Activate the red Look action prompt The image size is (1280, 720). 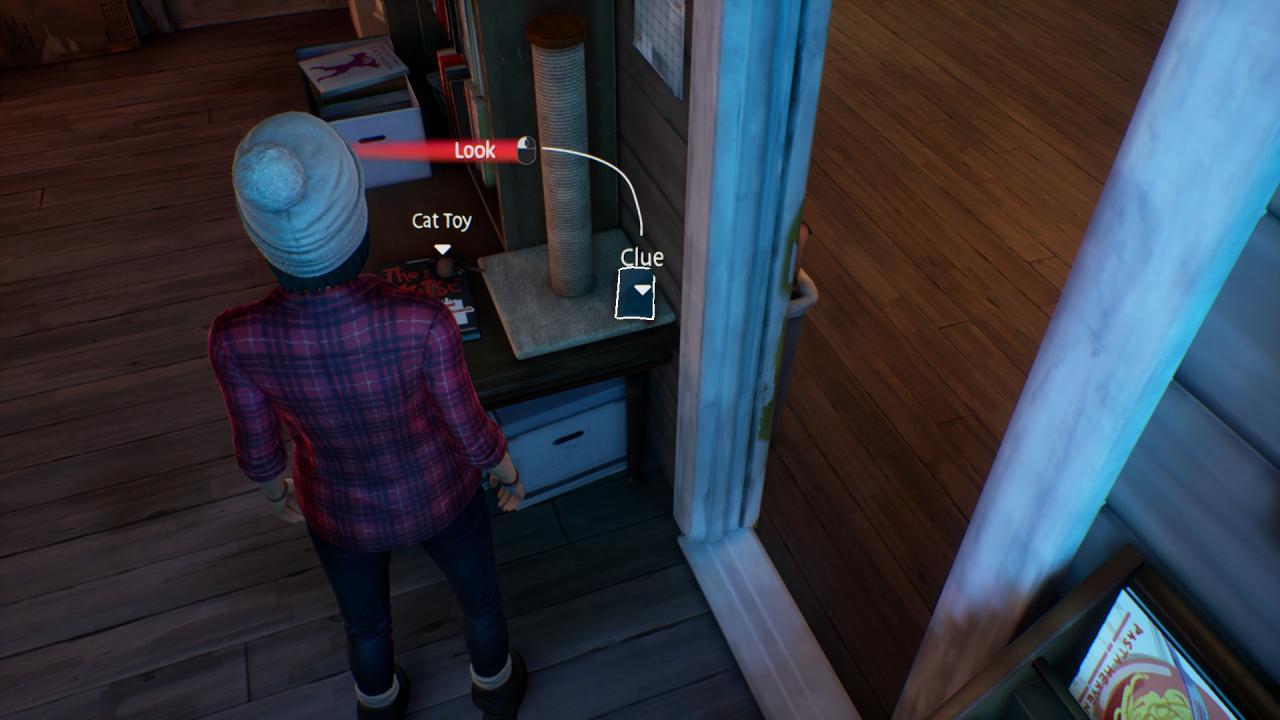[x=475, y=151]
